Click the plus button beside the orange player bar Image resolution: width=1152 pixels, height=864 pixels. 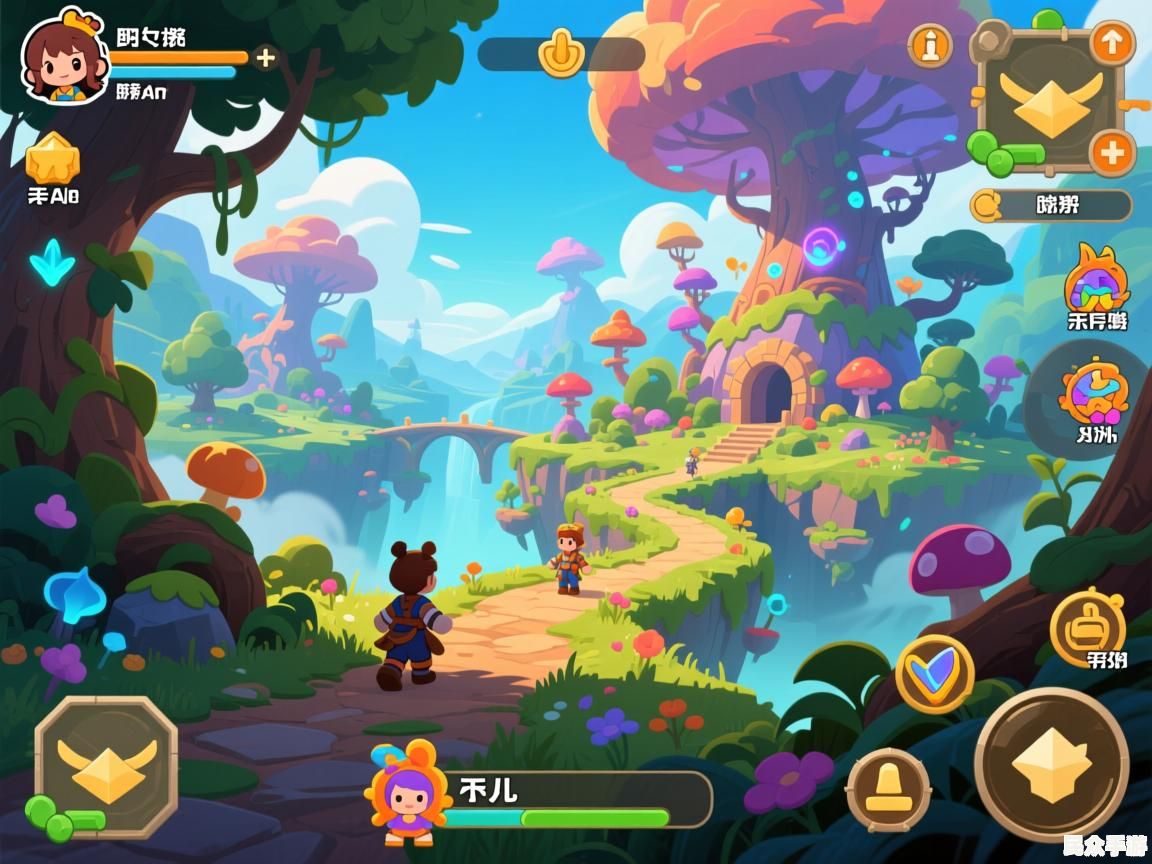pyautogui.click(x=265, y=58)
